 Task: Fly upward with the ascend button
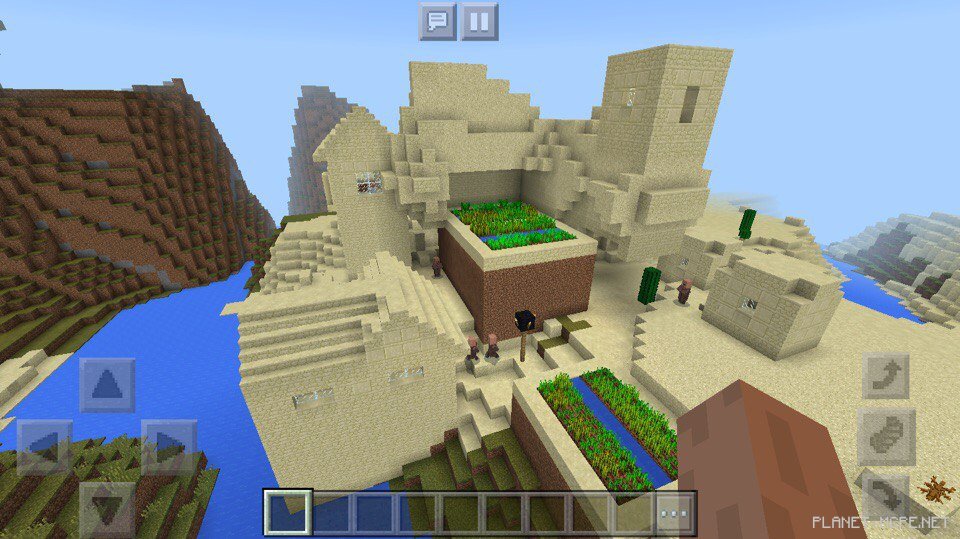click(886, 376)
